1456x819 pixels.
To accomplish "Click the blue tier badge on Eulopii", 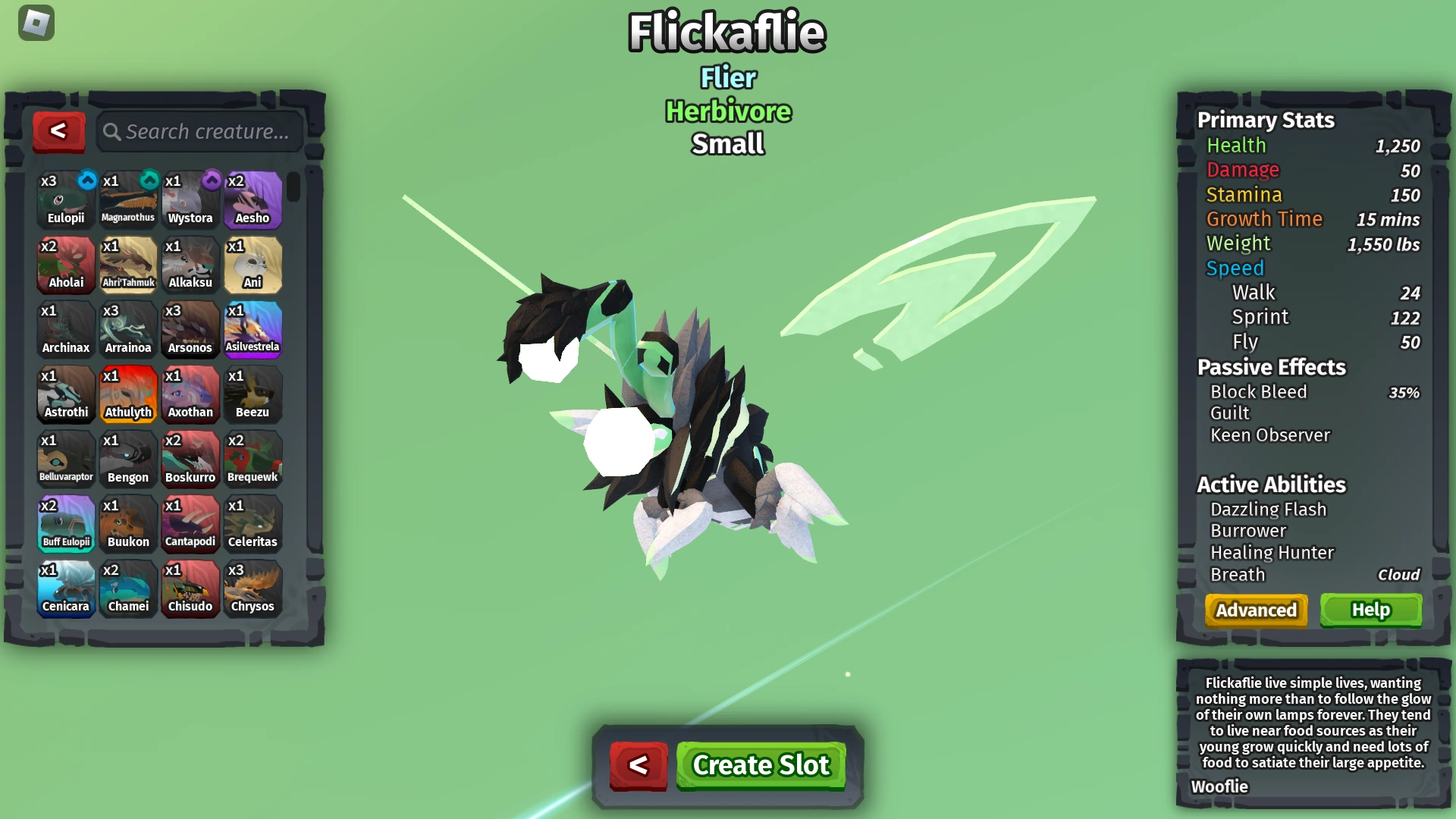I will coord(87,181).
